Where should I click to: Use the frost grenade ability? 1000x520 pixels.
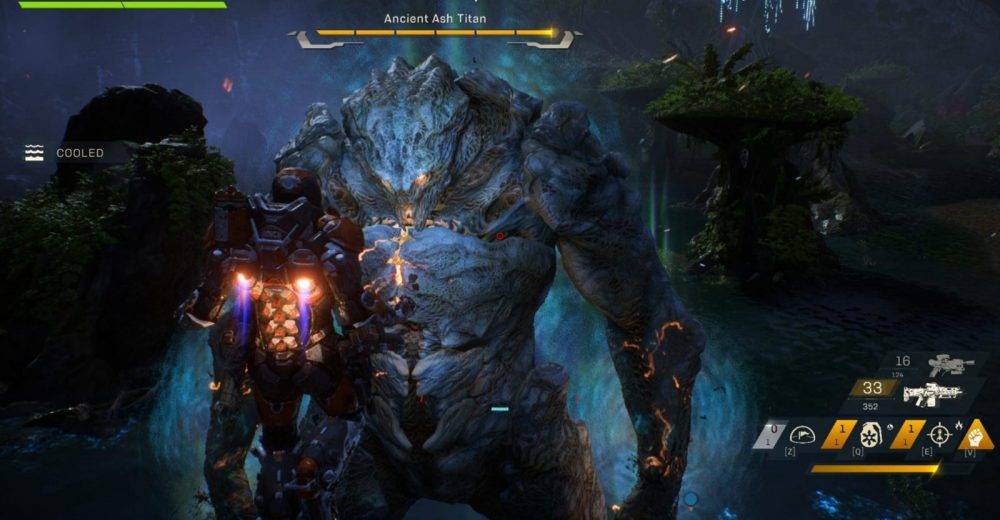coord(871,435)
